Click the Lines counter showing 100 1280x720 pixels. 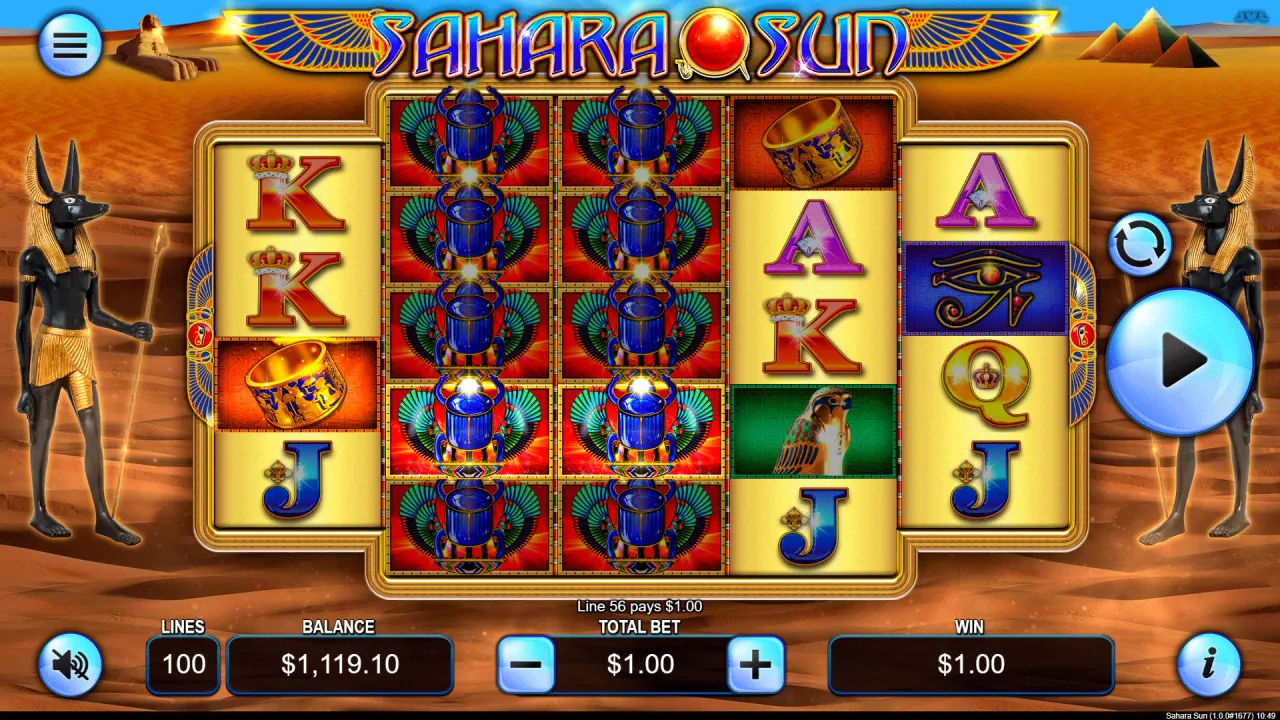click(183, 664)
